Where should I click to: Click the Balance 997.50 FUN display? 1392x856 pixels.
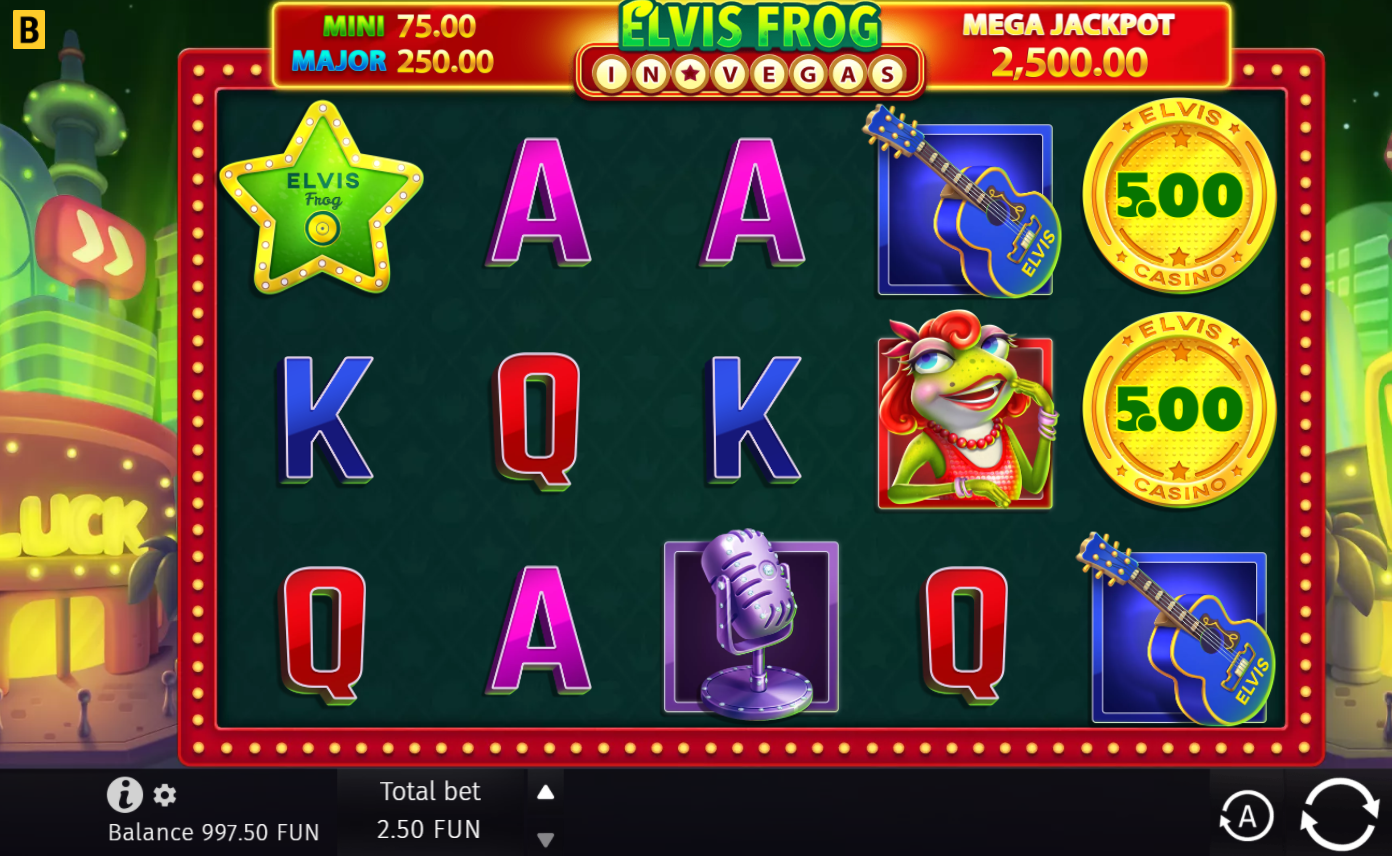[212, 831]
